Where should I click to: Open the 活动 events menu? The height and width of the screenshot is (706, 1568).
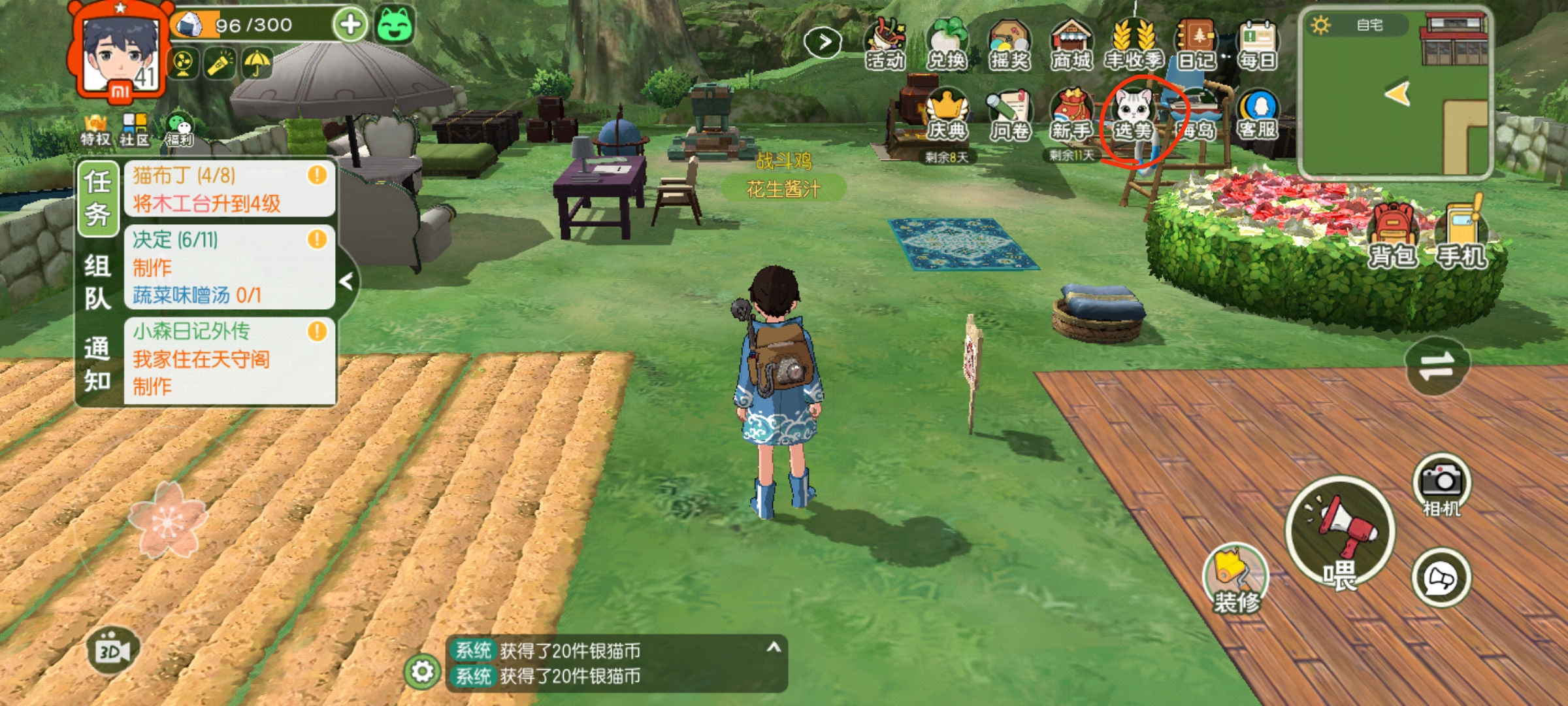click(x=885, y=44)
